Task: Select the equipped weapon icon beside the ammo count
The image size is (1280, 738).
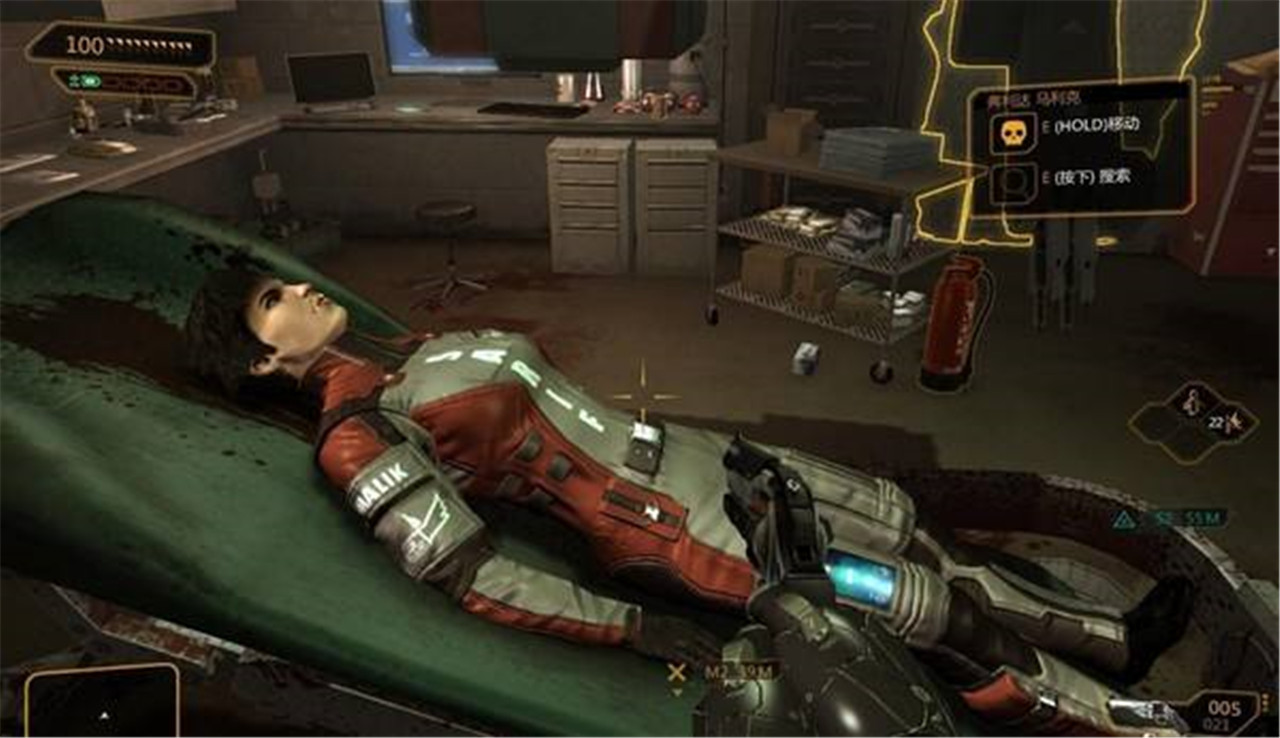Action: pyautogui.click(x=1150, y=712)
